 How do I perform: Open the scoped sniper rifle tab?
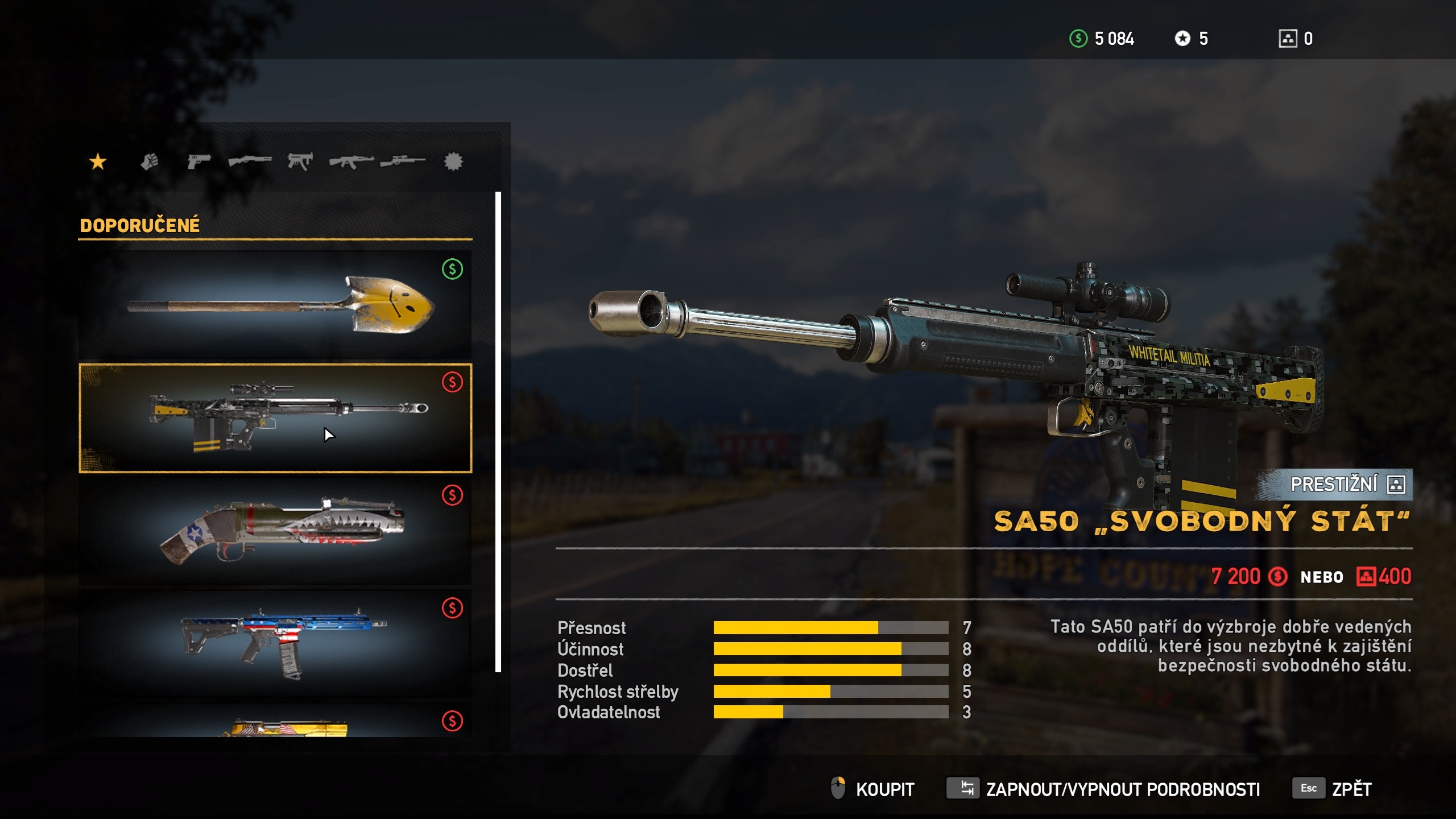pos(402,162)
